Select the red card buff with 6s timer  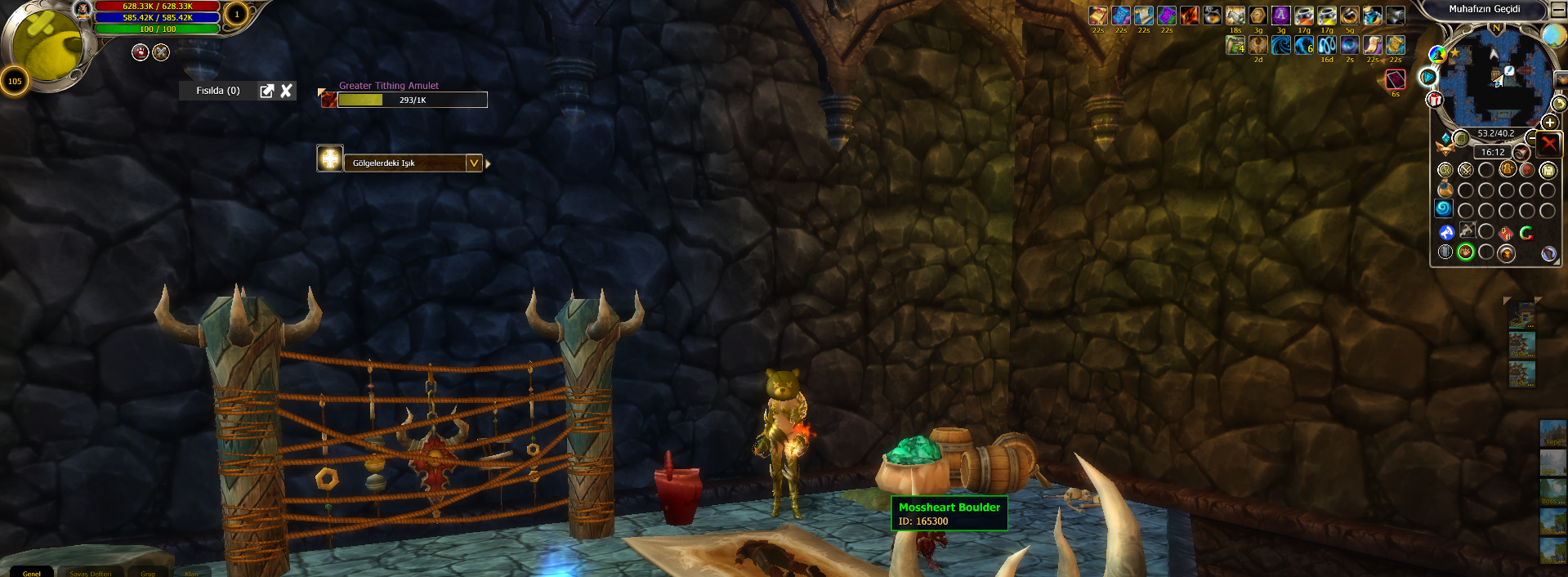(1396, 79)
